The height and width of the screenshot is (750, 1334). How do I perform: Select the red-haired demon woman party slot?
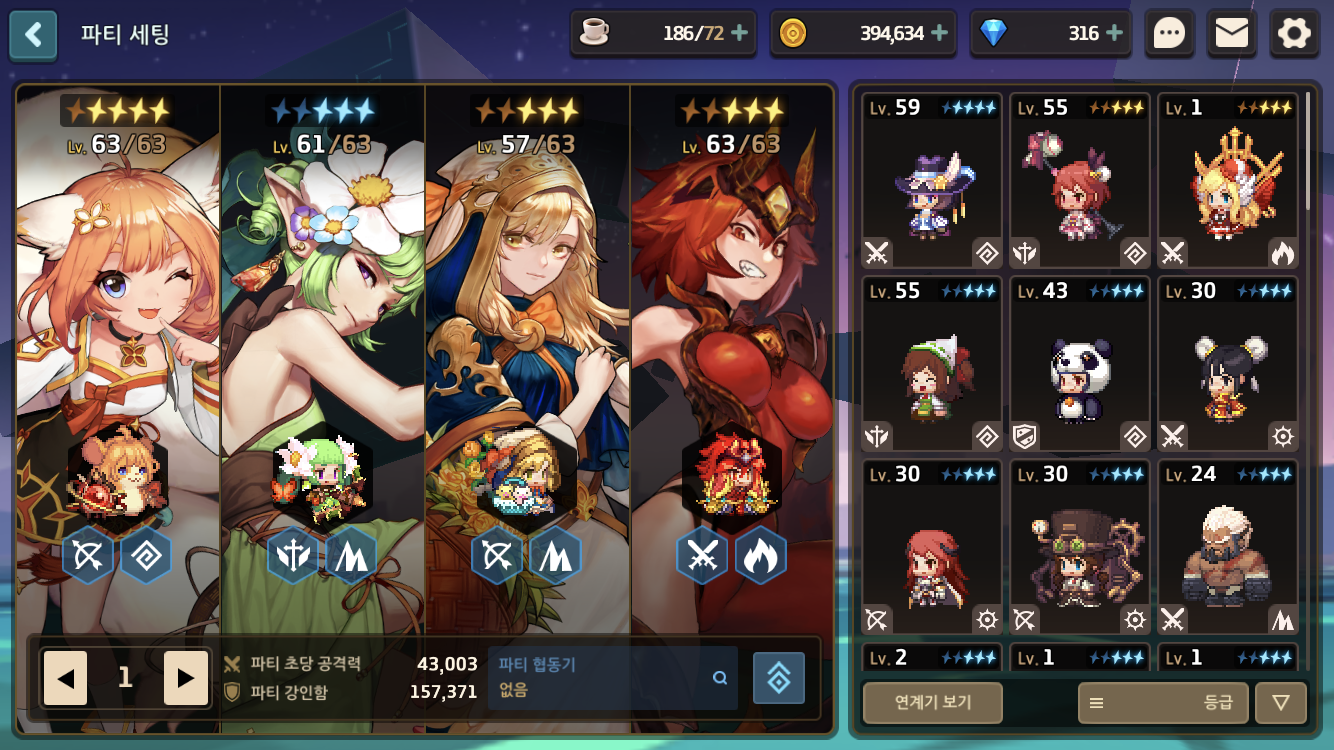tap(732, 350)
